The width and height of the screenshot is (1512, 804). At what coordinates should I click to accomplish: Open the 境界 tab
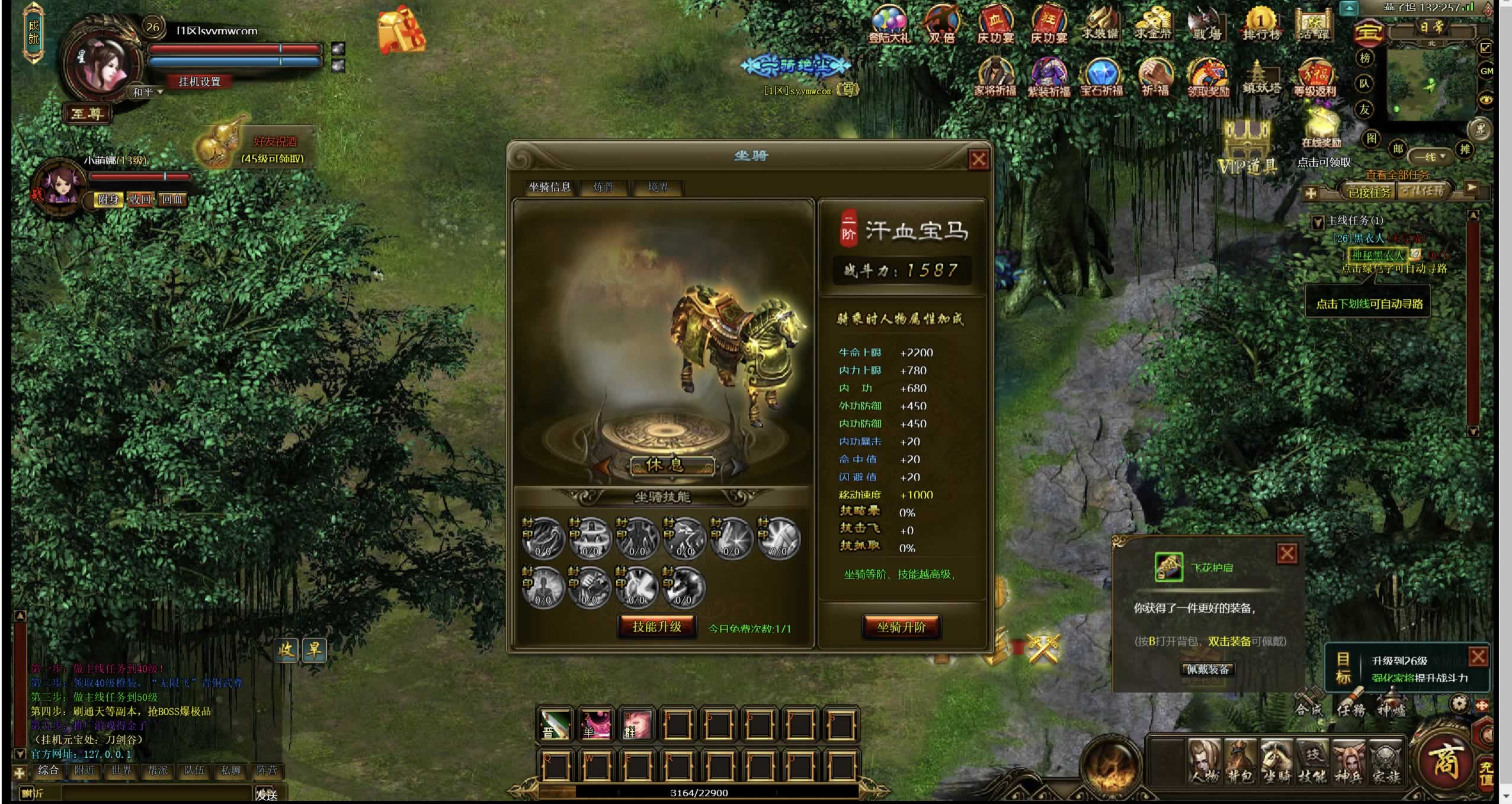[658, 187]
